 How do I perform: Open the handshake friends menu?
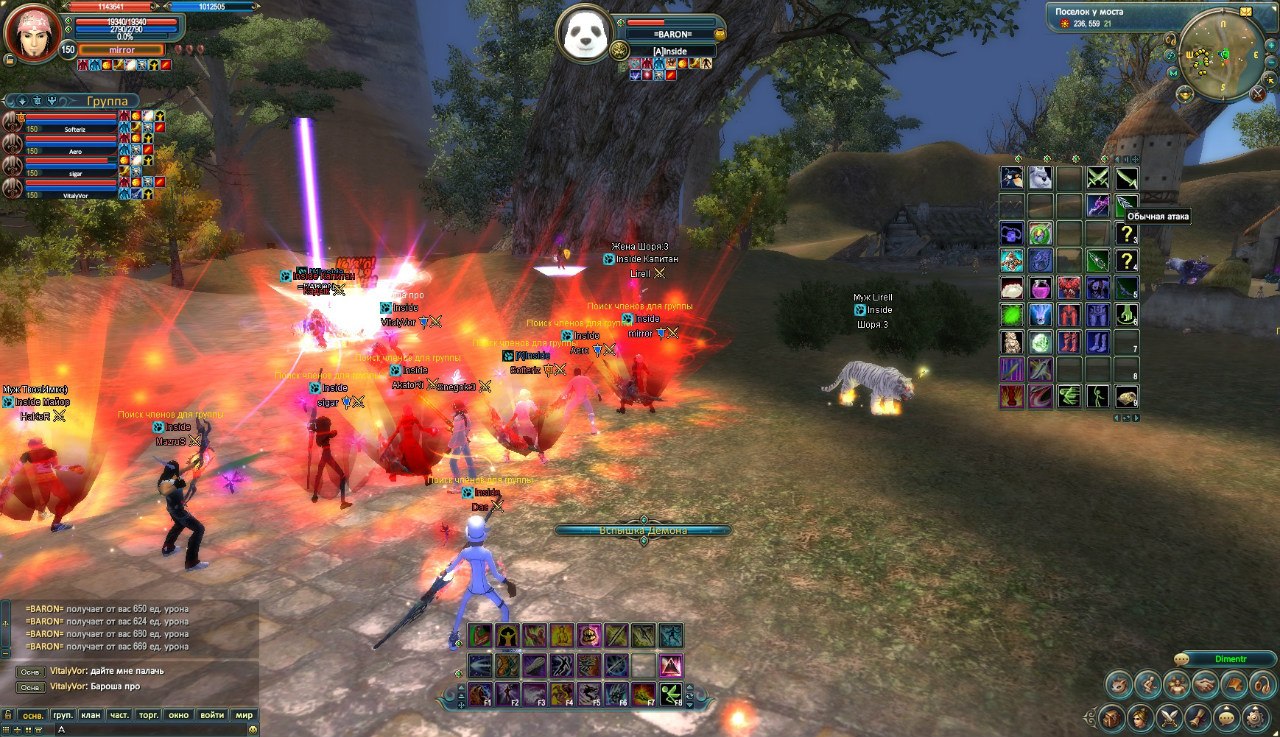tap(1206, 684)
